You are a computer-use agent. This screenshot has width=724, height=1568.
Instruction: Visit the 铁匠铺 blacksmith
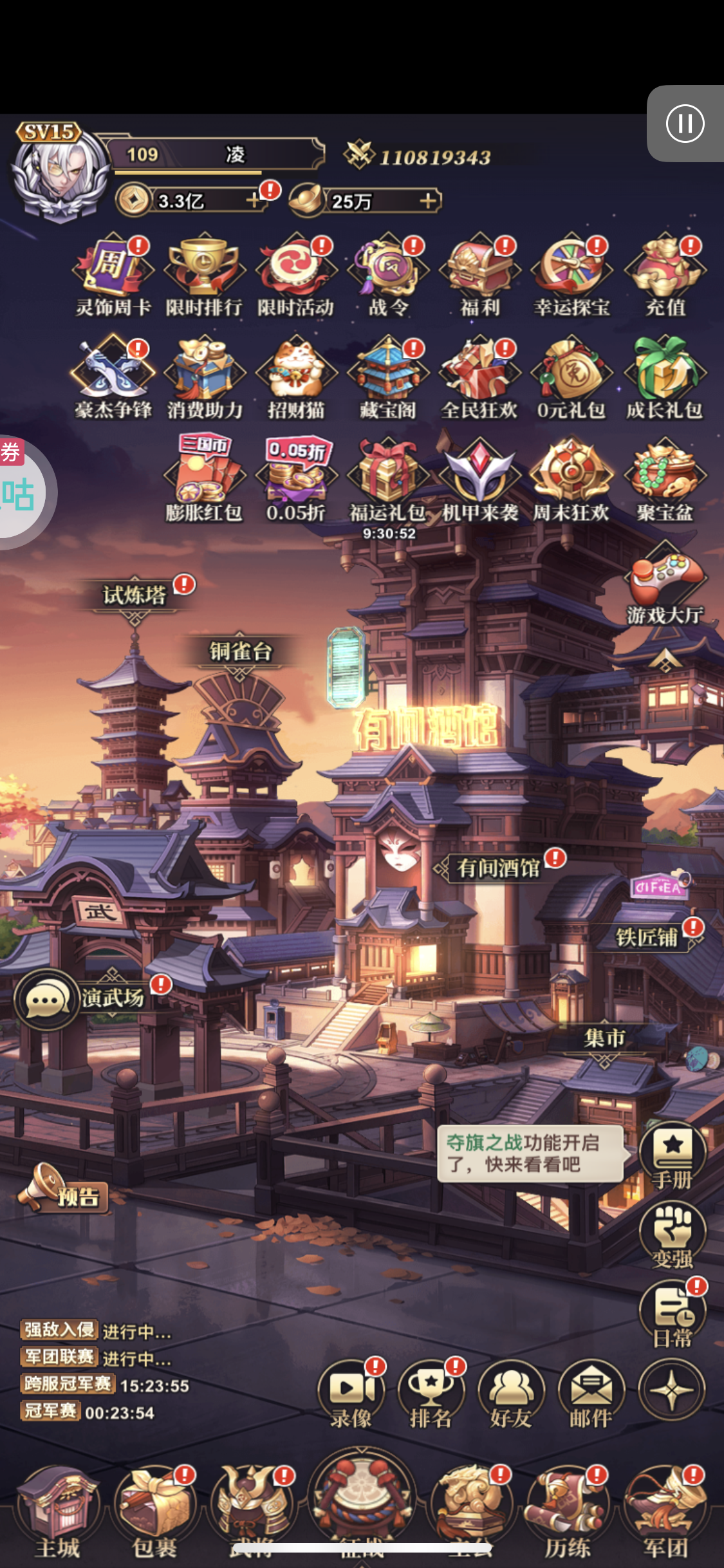647,937
